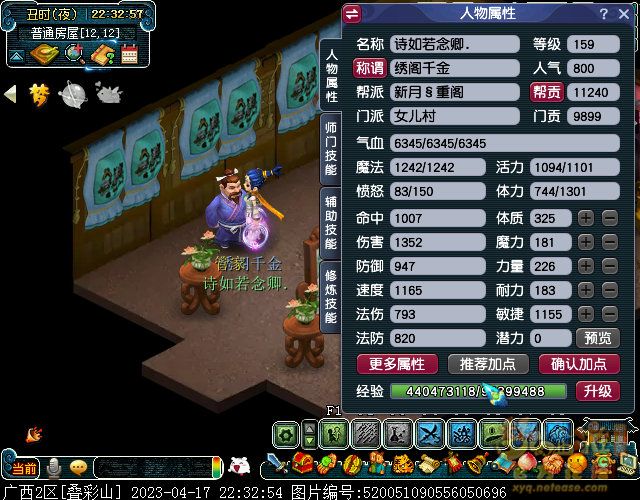Click the red 称谓 title button
Screen dimensions: 640x500
369,68
